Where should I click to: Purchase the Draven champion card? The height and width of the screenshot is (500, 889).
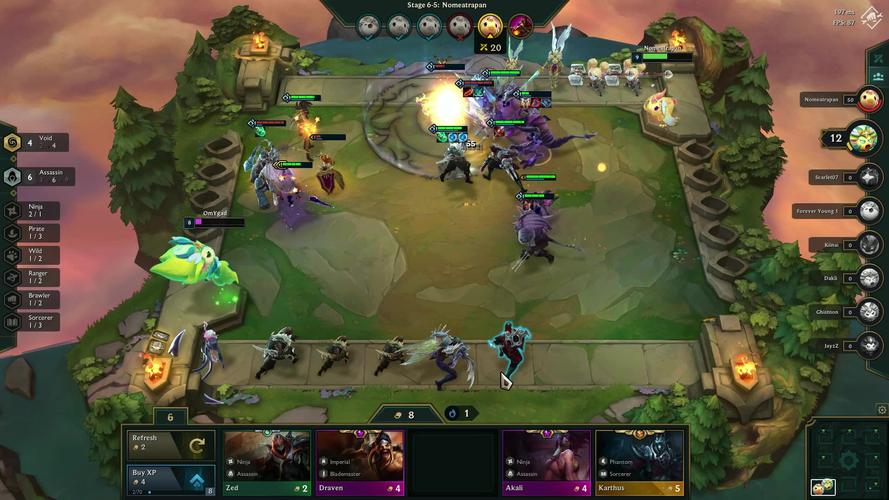[360, 462]
